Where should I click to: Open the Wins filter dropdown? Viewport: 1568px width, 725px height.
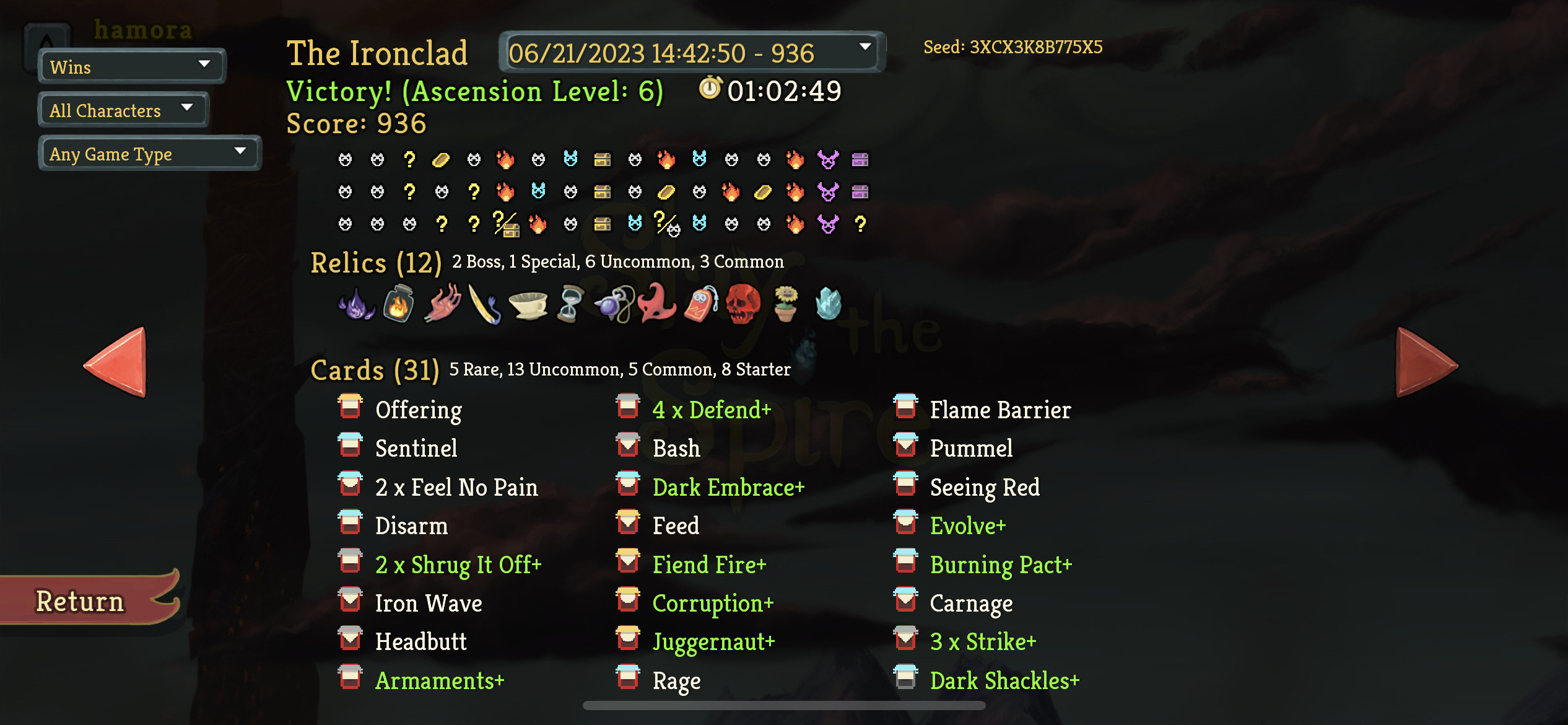(x=131, y=66)
